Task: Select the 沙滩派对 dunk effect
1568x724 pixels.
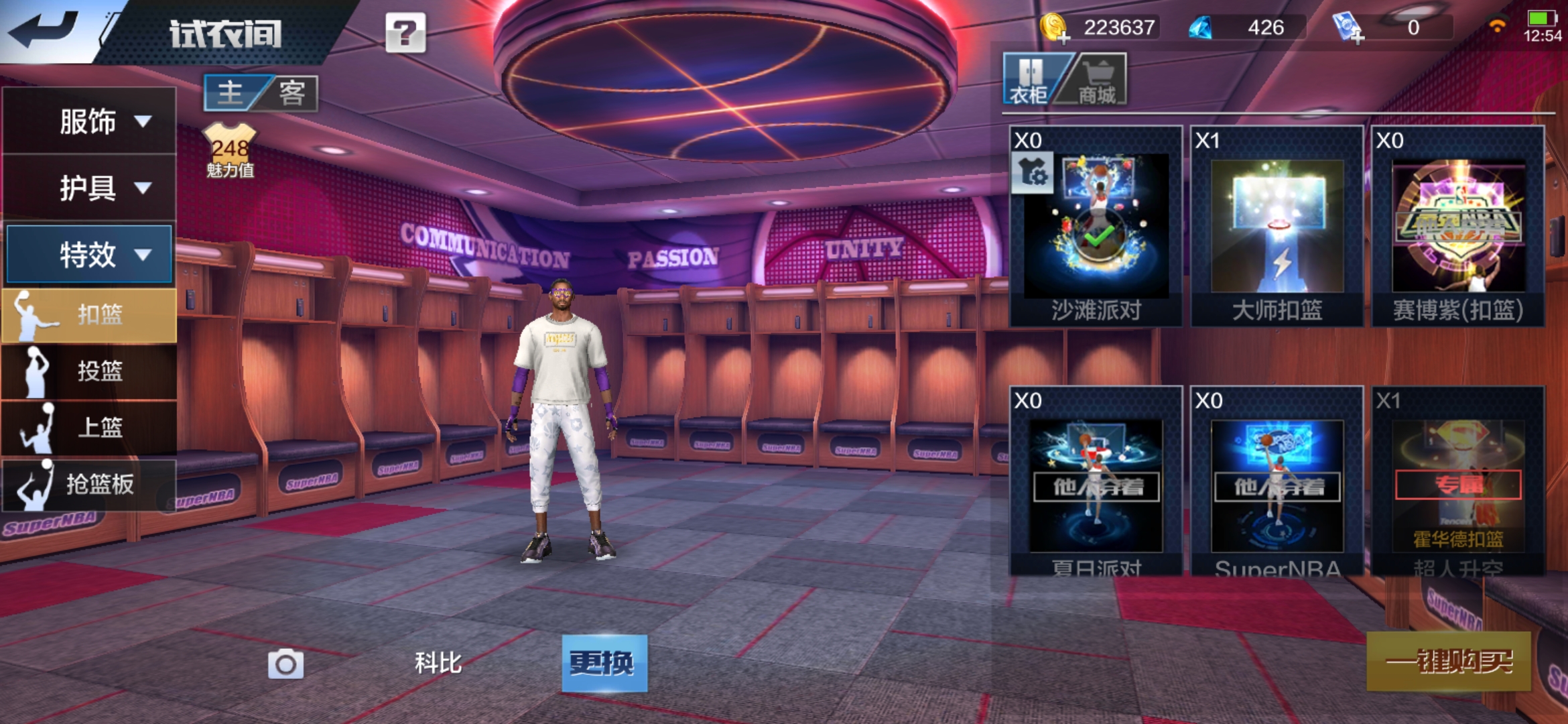Action: 1096,227
